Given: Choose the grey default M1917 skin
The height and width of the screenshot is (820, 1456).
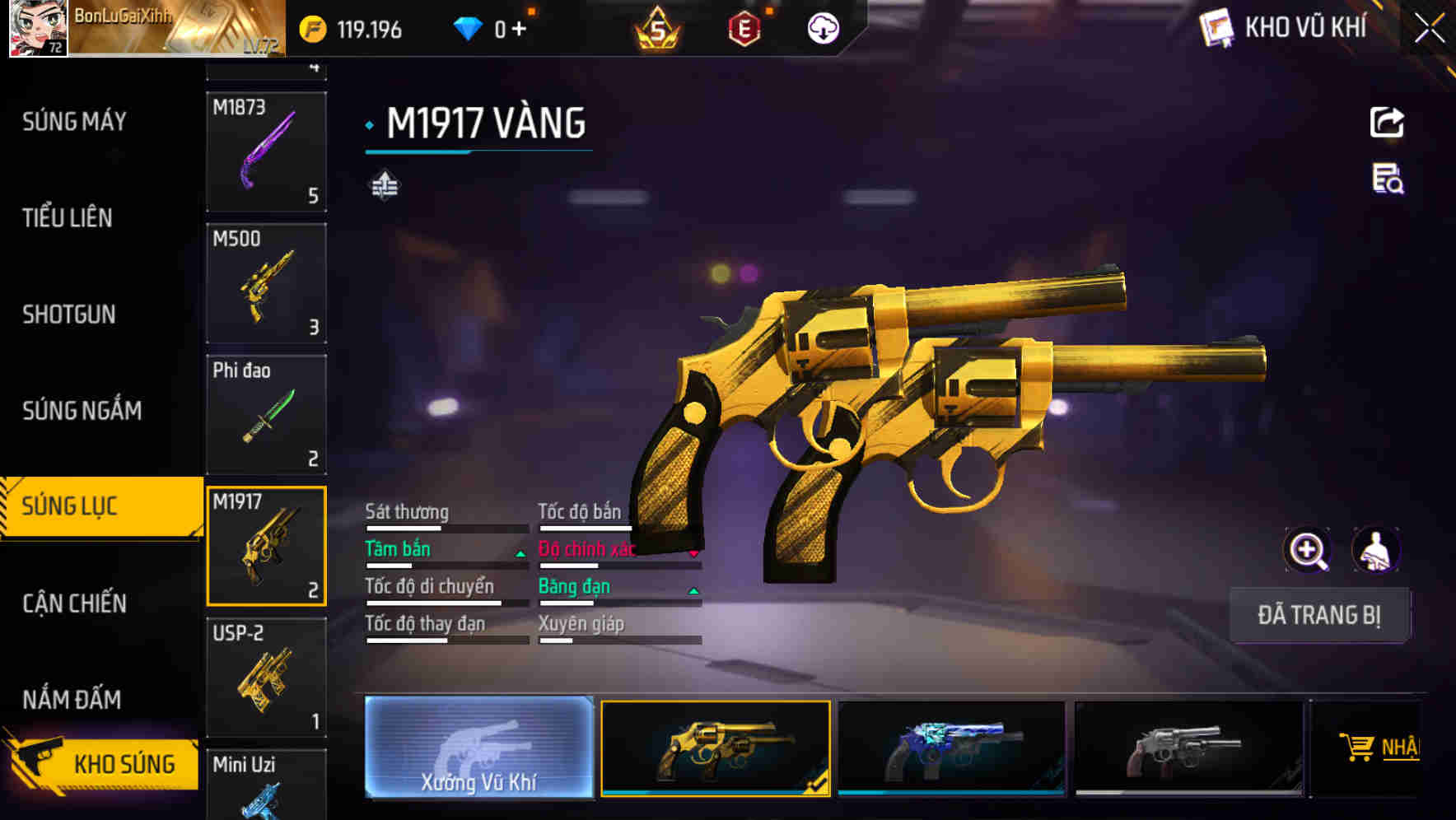Looking at the screenshot, I should point(1188,748).
